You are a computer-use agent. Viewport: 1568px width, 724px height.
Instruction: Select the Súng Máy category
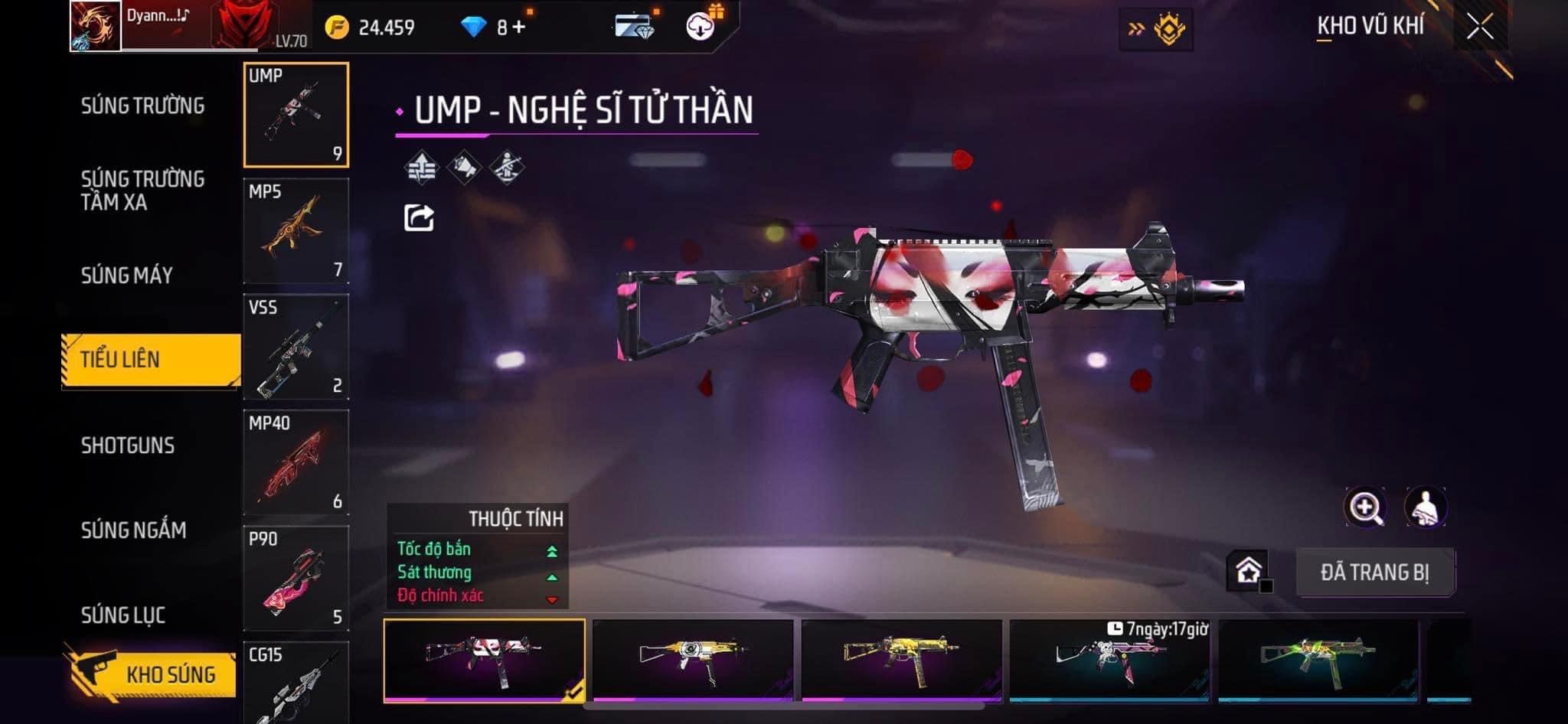tap(127, 276)
